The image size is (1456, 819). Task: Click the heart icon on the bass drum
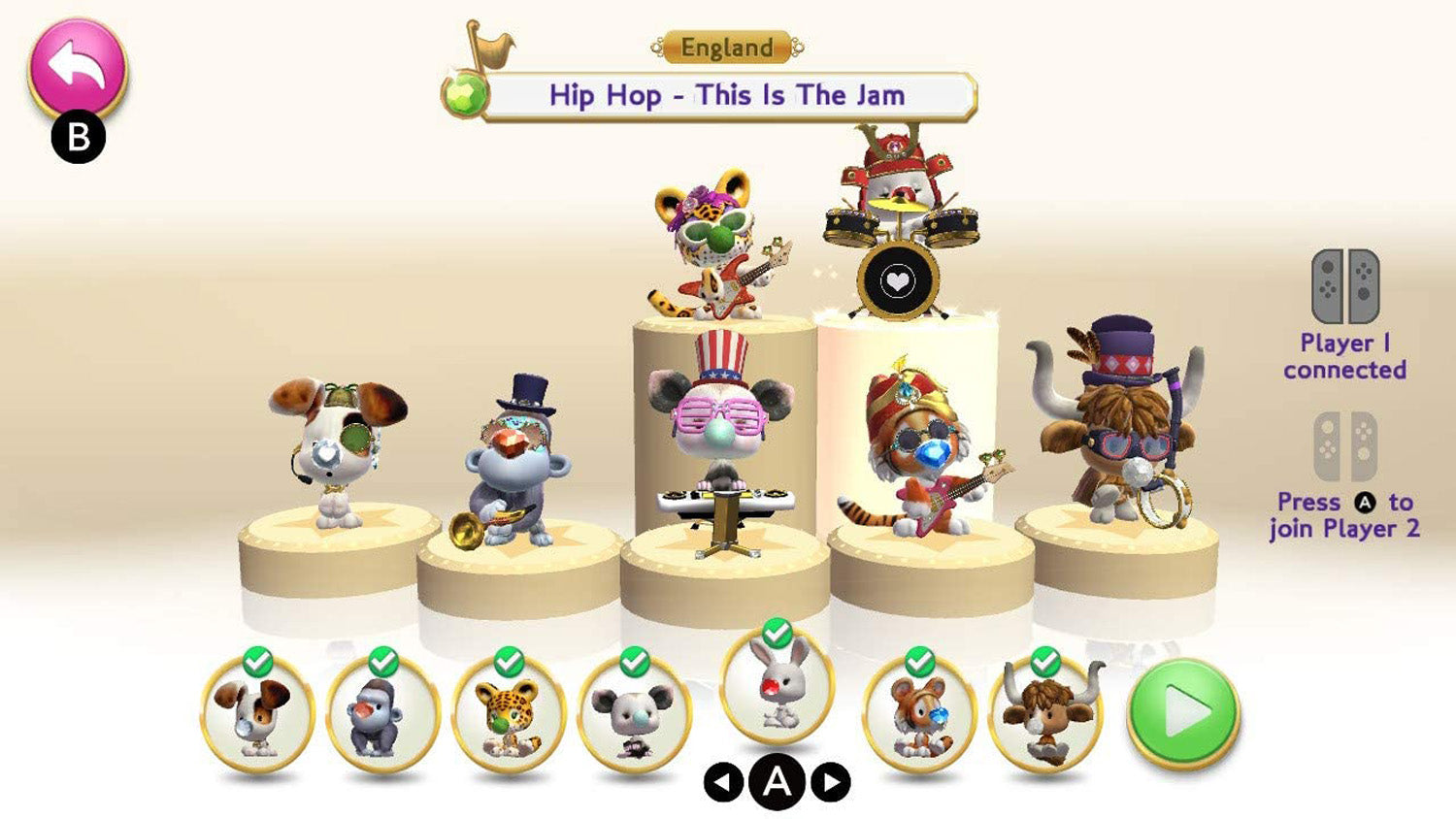click(898, 282)
